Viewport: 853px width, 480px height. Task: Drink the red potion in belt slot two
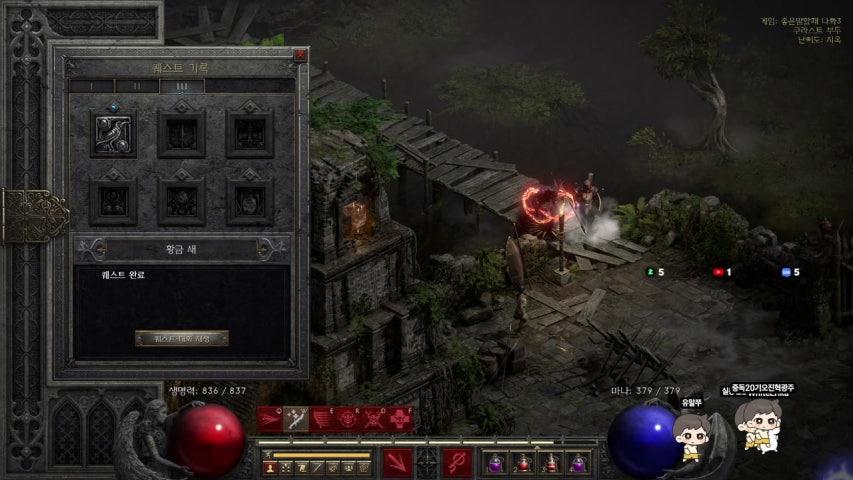coord(522,463)
